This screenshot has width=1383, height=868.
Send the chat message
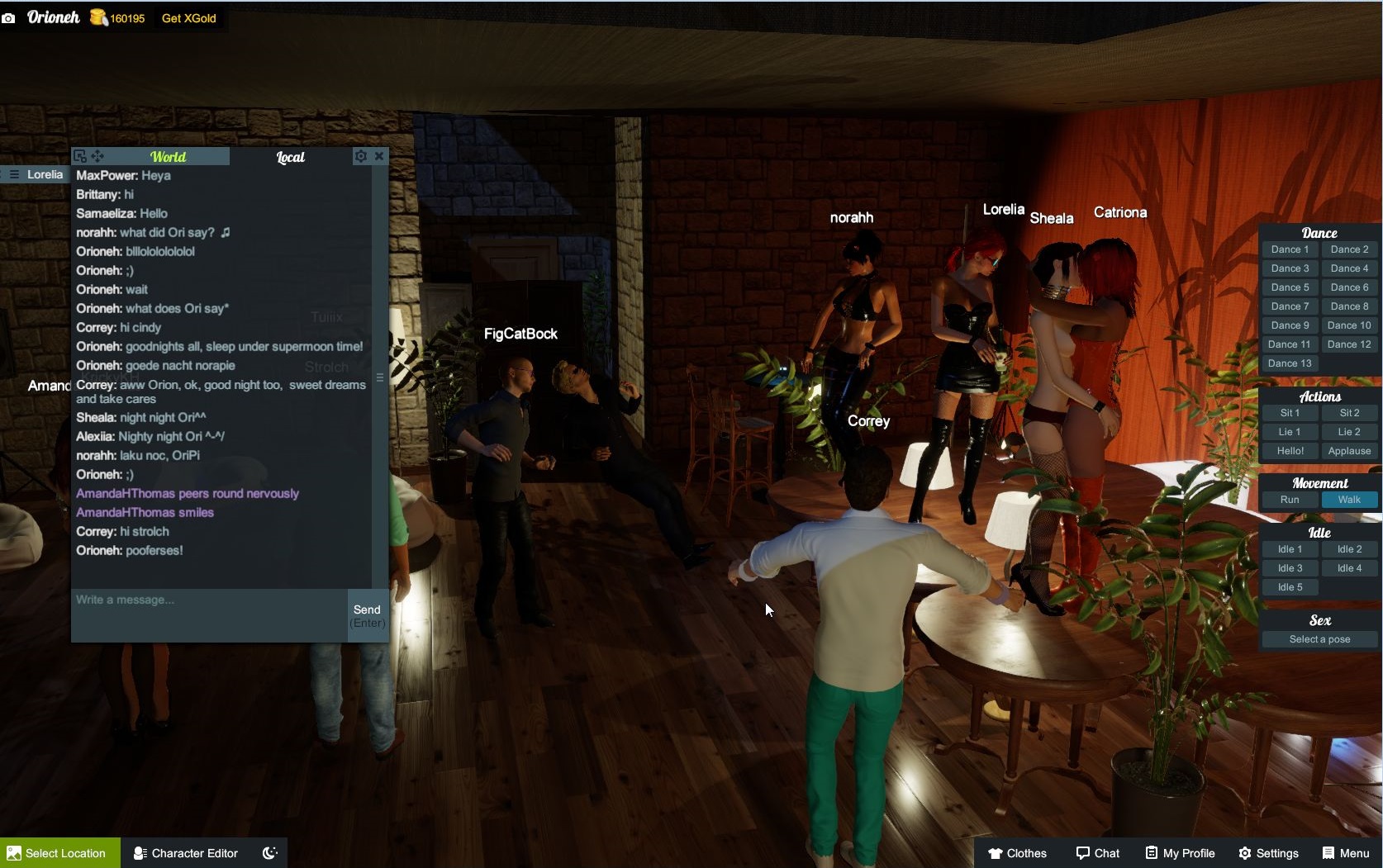click(367, 615)
